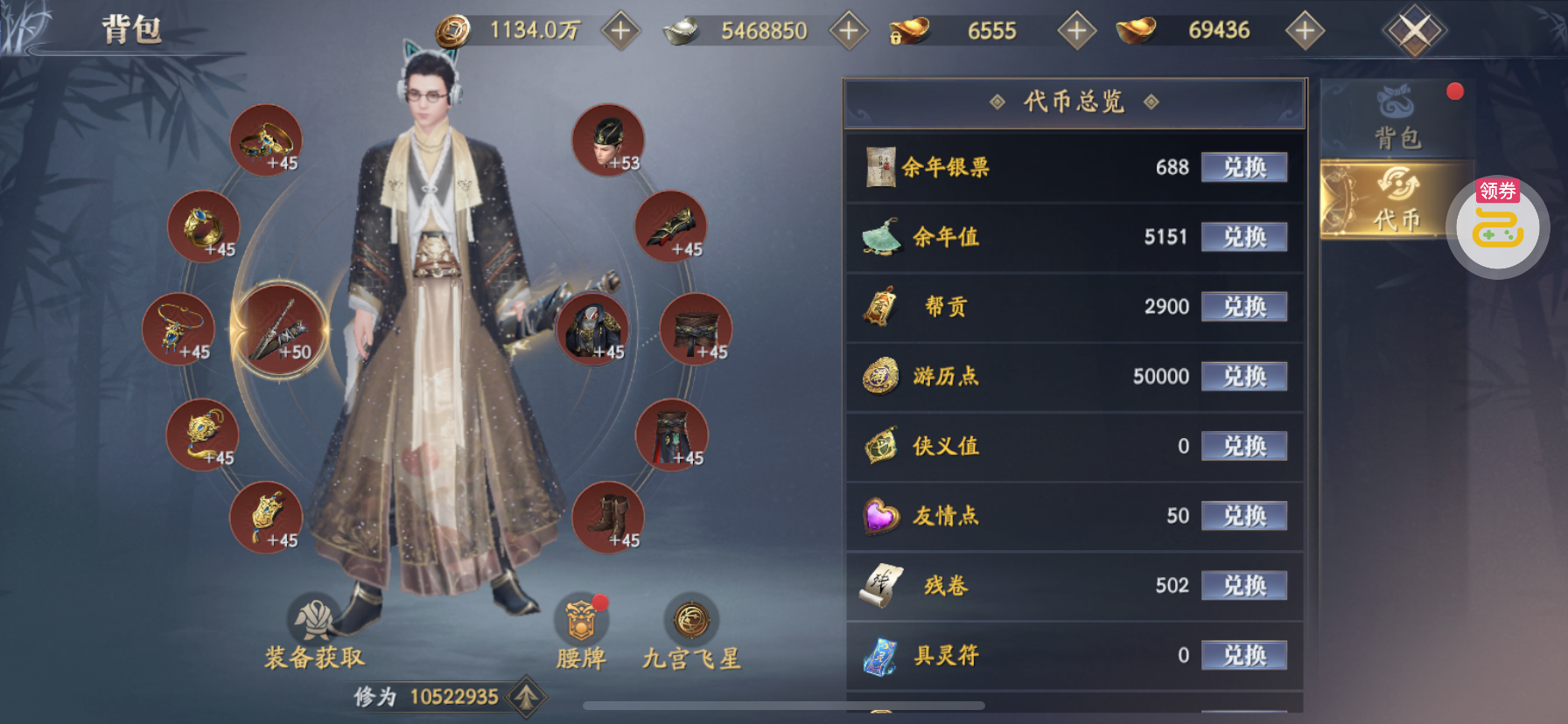Open 装备获取 equipment acquisition
This screenshot has height=724, width=1568.
click(x=314, y=633)
